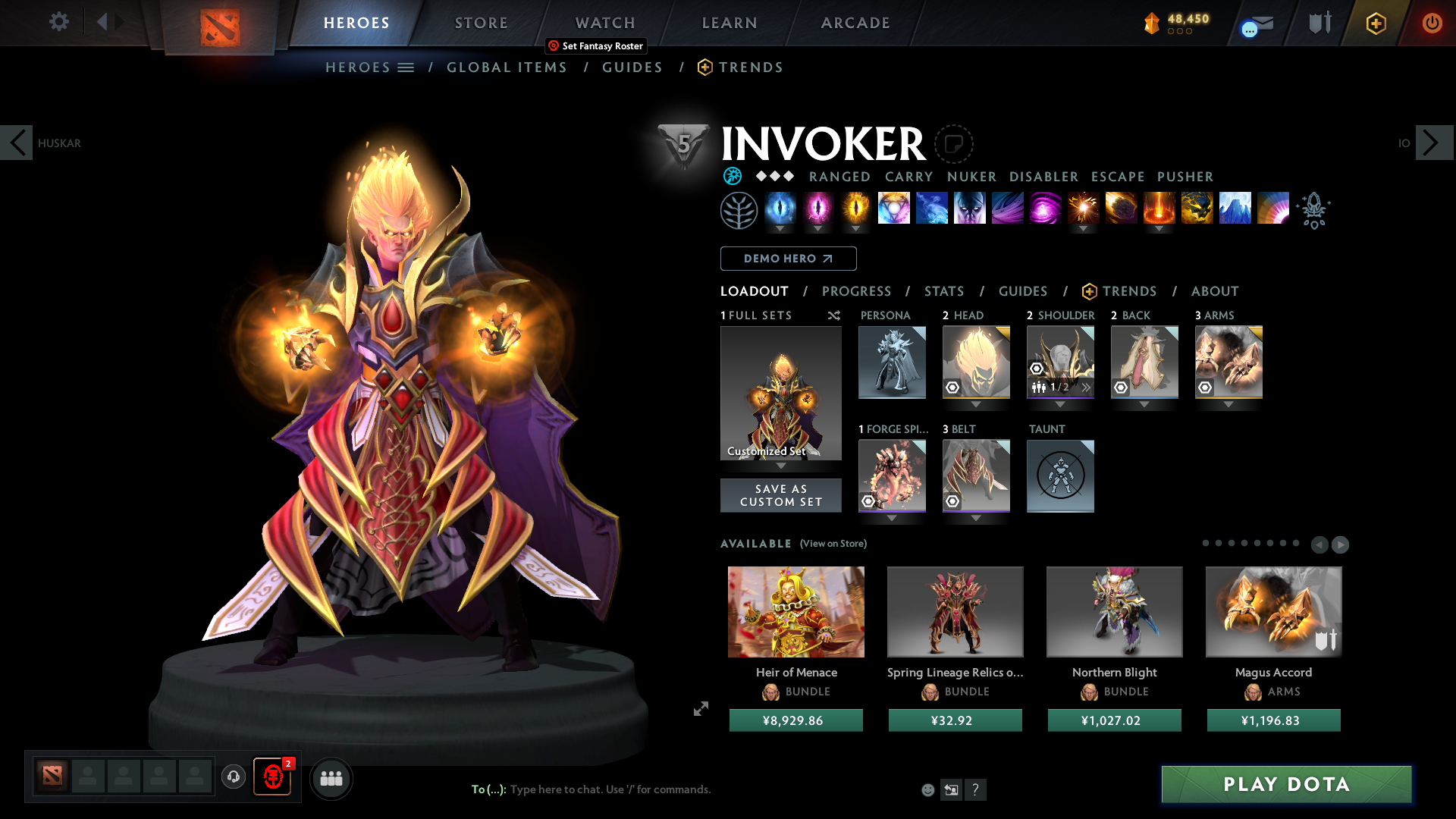The width and height of the screenshot is (1456, 819).
Task: Switch to the Watch section
Action: [x=605, y=23]
